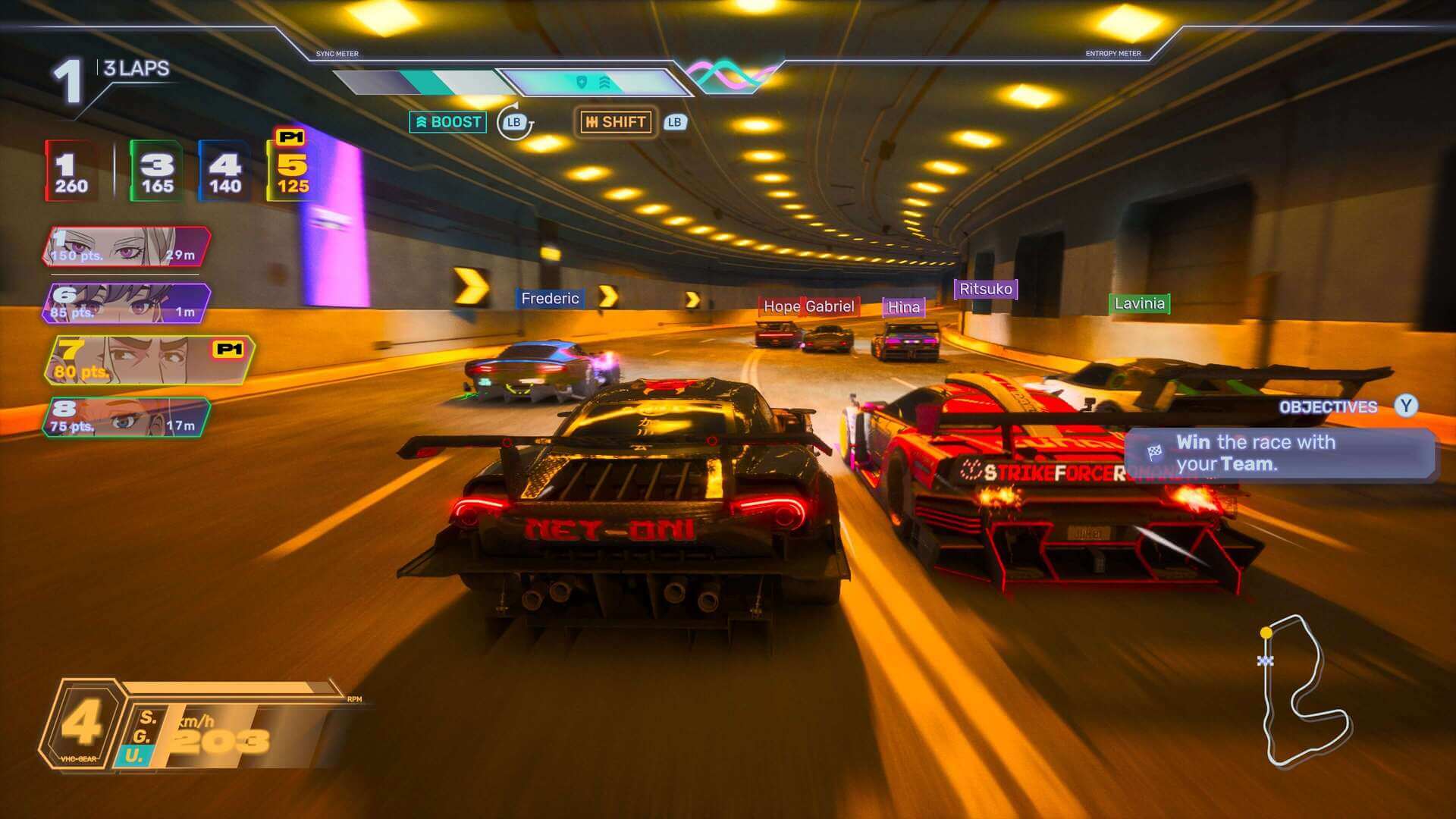Click the BOOST chevron icon
The width and height of the screenshot is (1456, 819).
click(x=422, y=121)
